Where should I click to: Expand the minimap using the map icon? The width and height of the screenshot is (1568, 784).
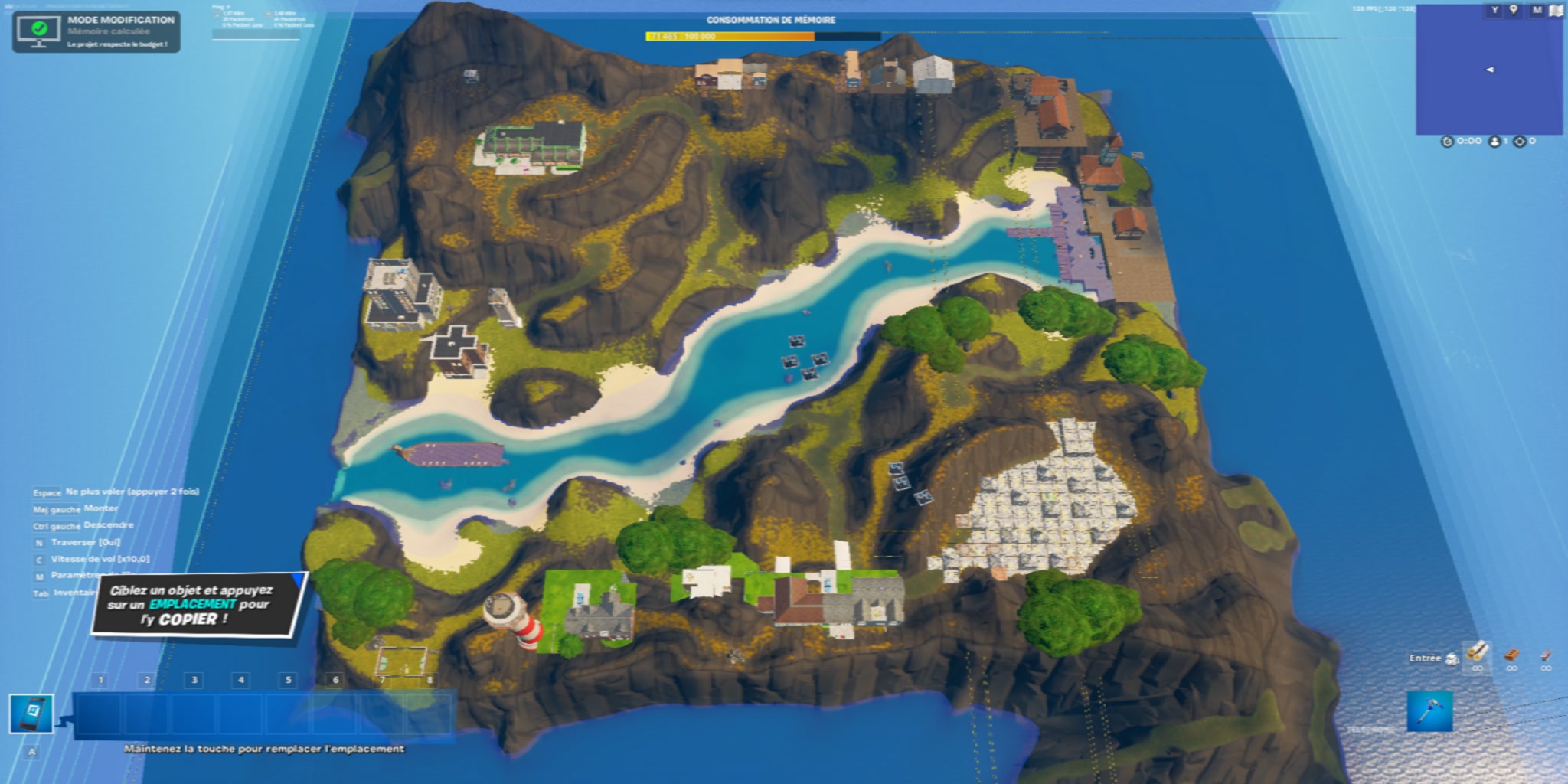pyautogui.click(x=1556, y=10)
